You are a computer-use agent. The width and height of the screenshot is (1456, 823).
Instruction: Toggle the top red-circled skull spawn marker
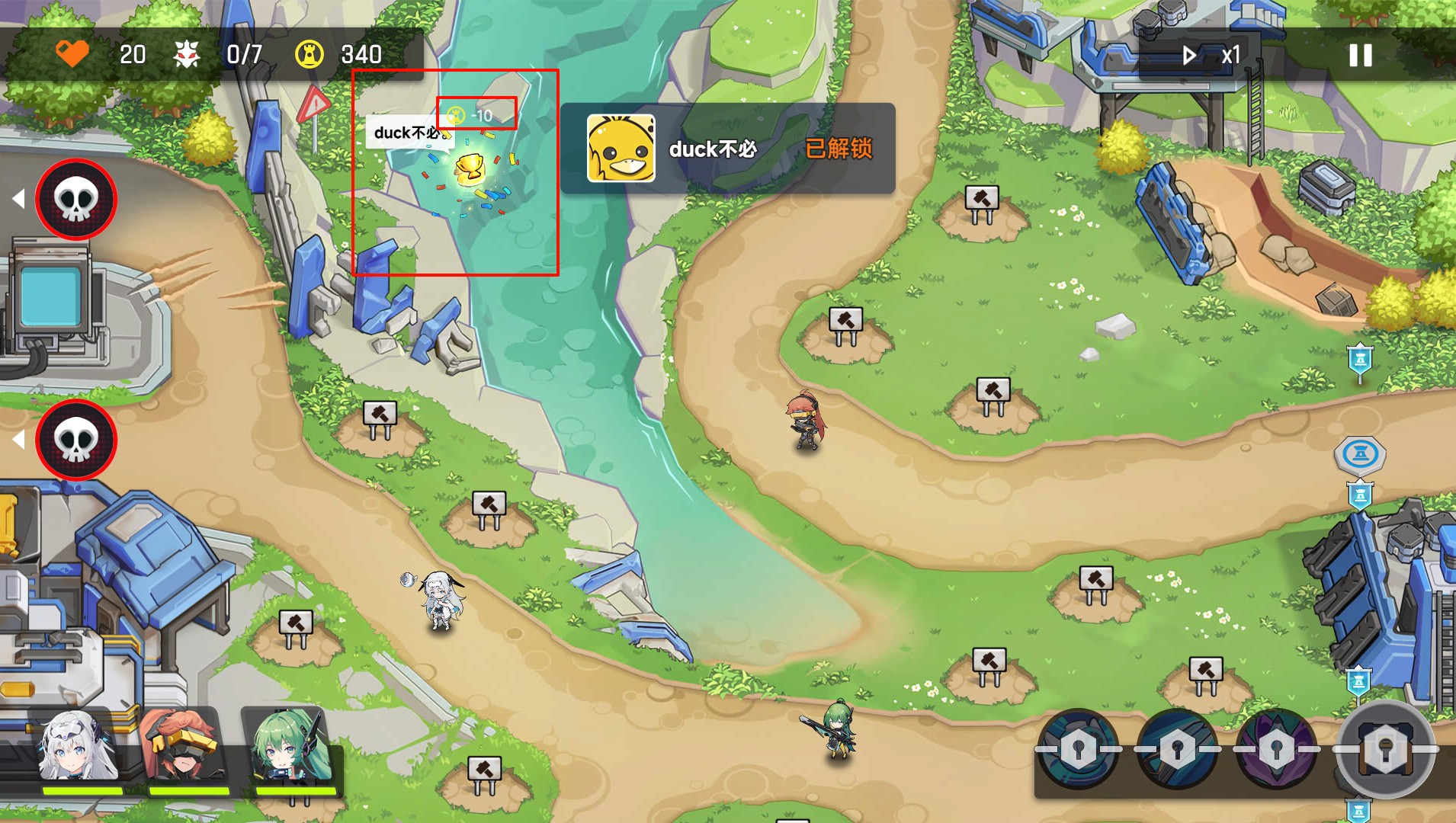point(75,198)
